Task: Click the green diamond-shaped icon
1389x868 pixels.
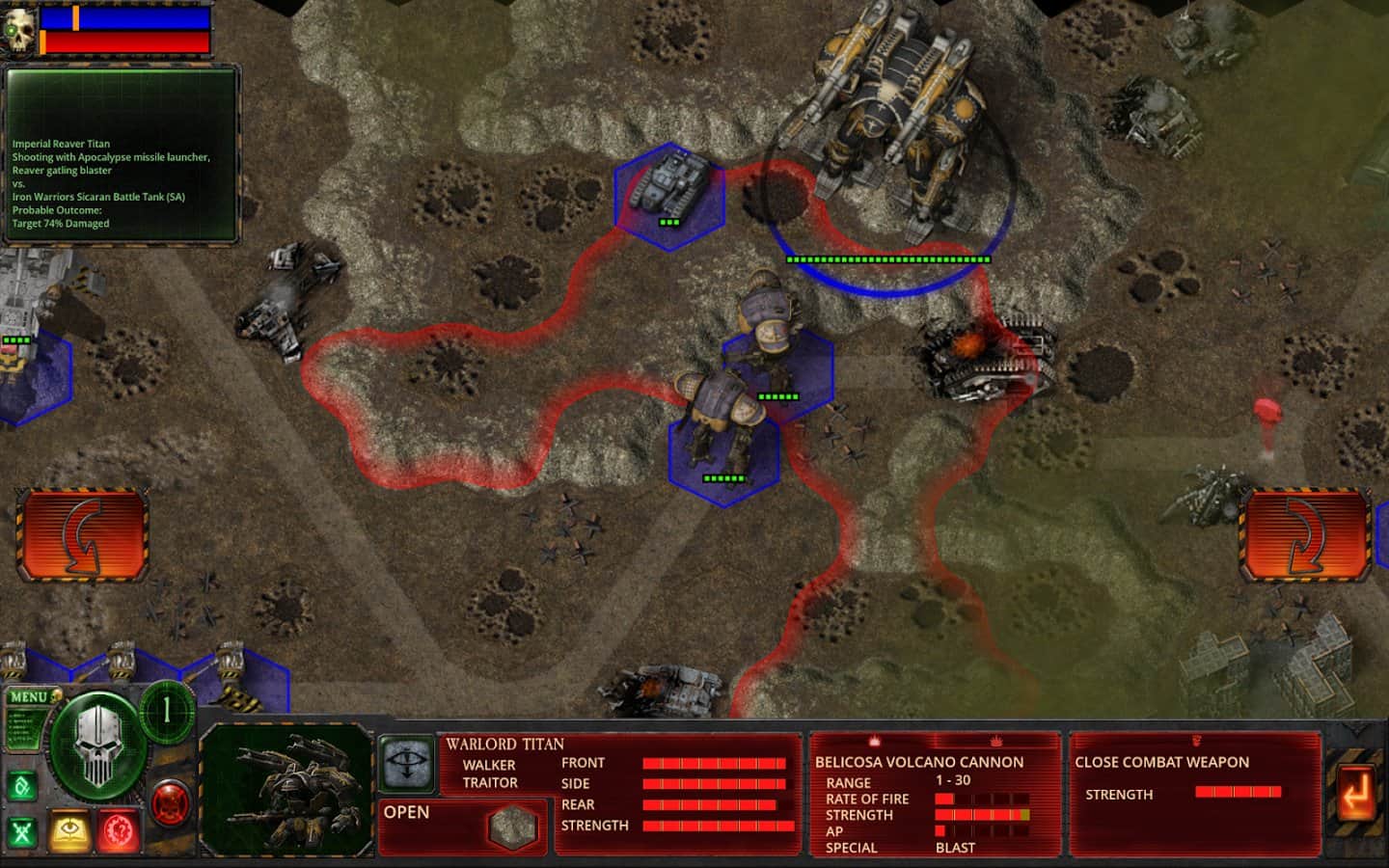Action: 21,786
